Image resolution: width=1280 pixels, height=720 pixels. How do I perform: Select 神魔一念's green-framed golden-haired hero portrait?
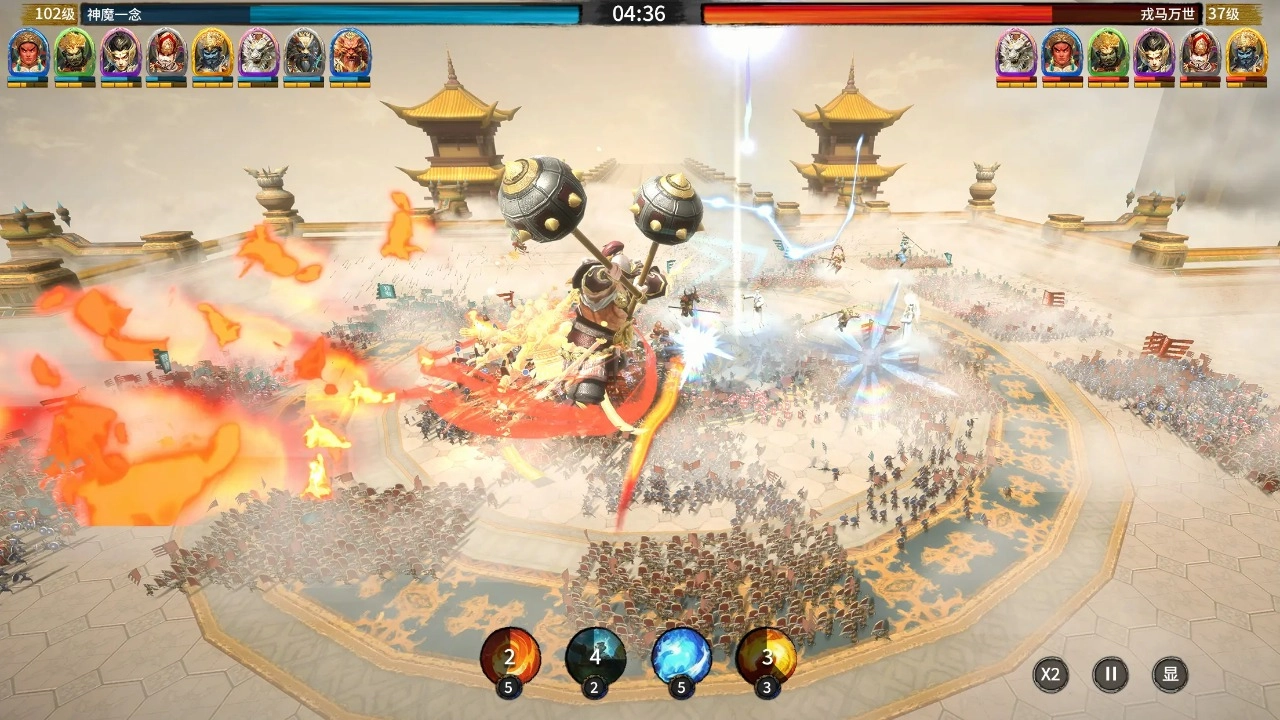(x=74, y=52)
